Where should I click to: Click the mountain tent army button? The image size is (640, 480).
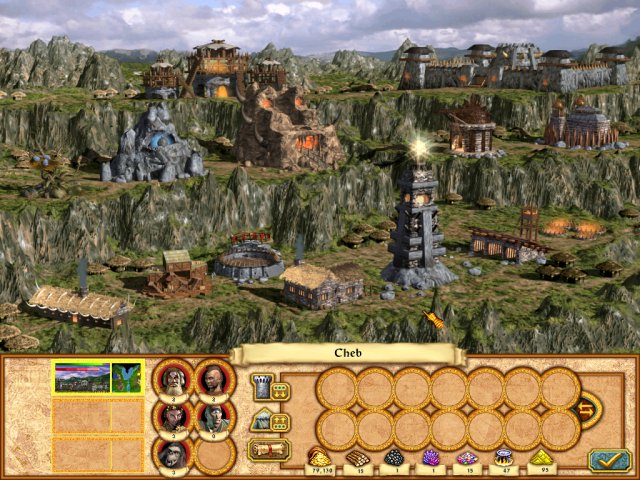[x=259, y=420]
